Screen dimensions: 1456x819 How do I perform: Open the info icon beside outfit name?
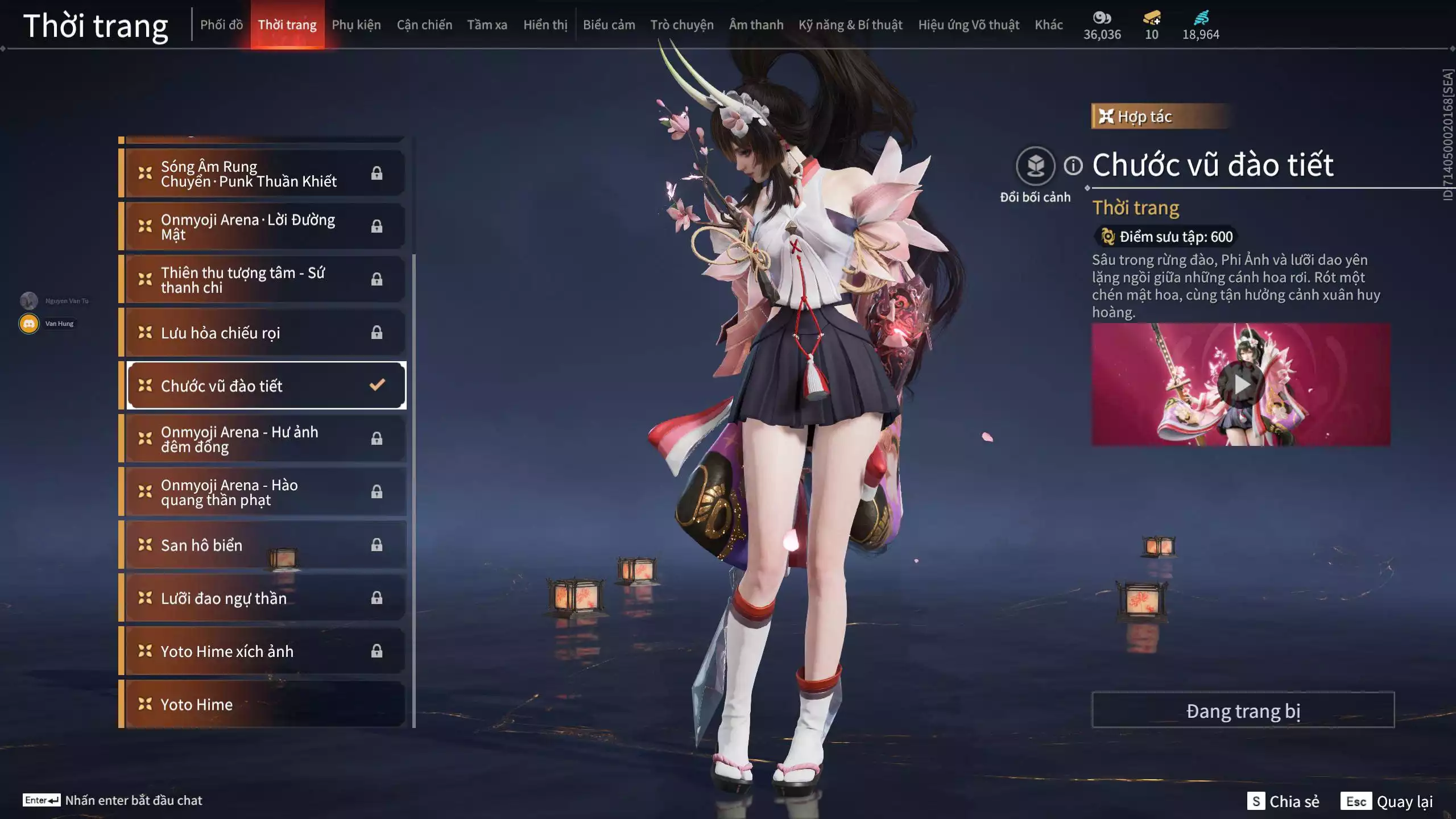coord(1073,166)
